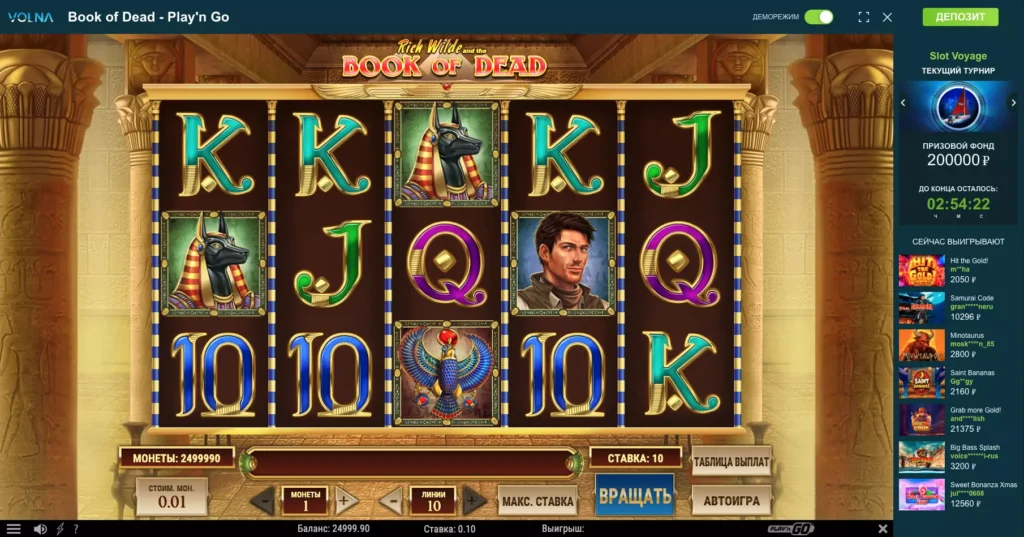Spin the reels with the ВРАЩАТЬ button

pyautogui.click(x=634, y=496)
